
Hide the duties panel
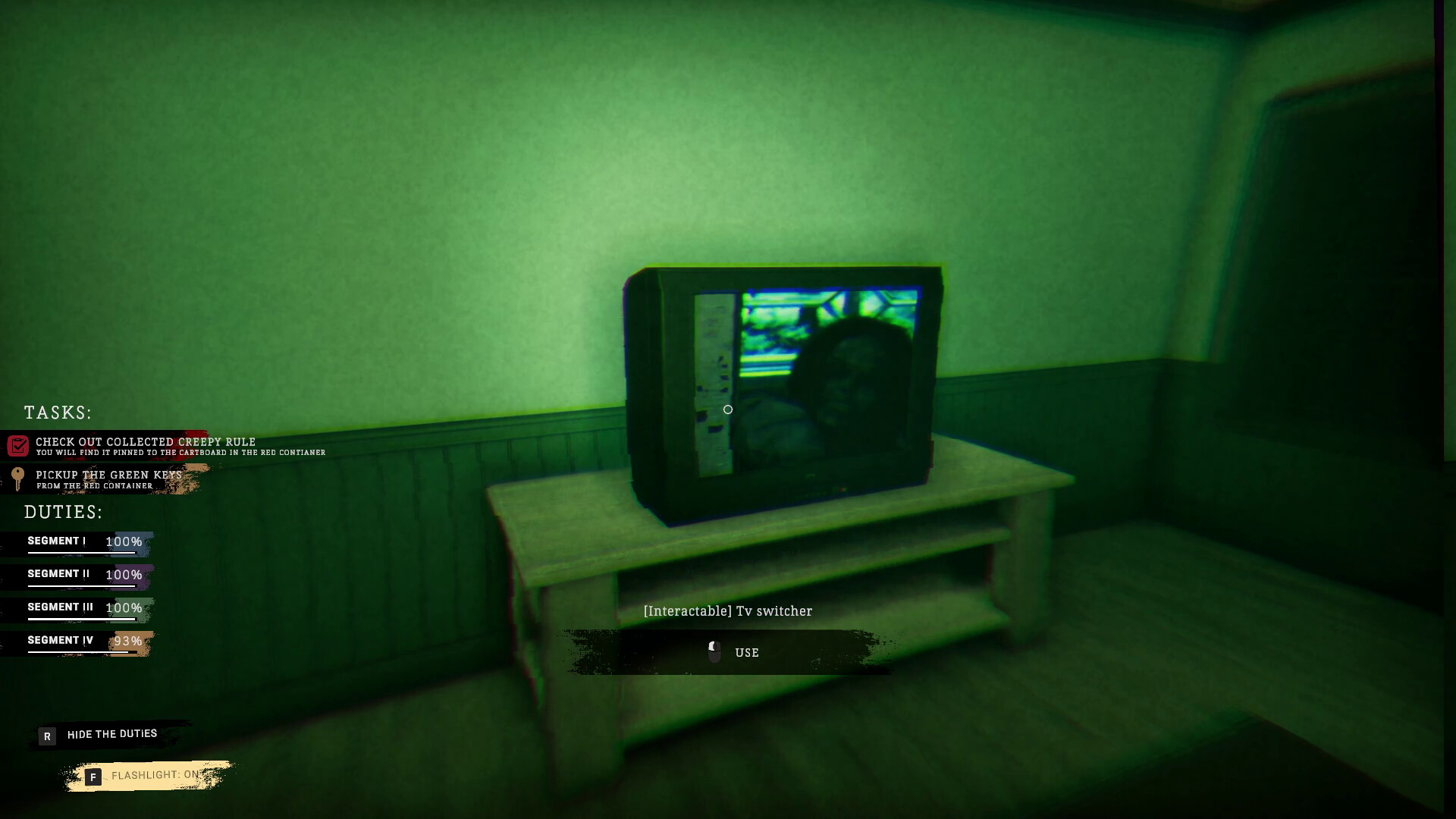111,734
